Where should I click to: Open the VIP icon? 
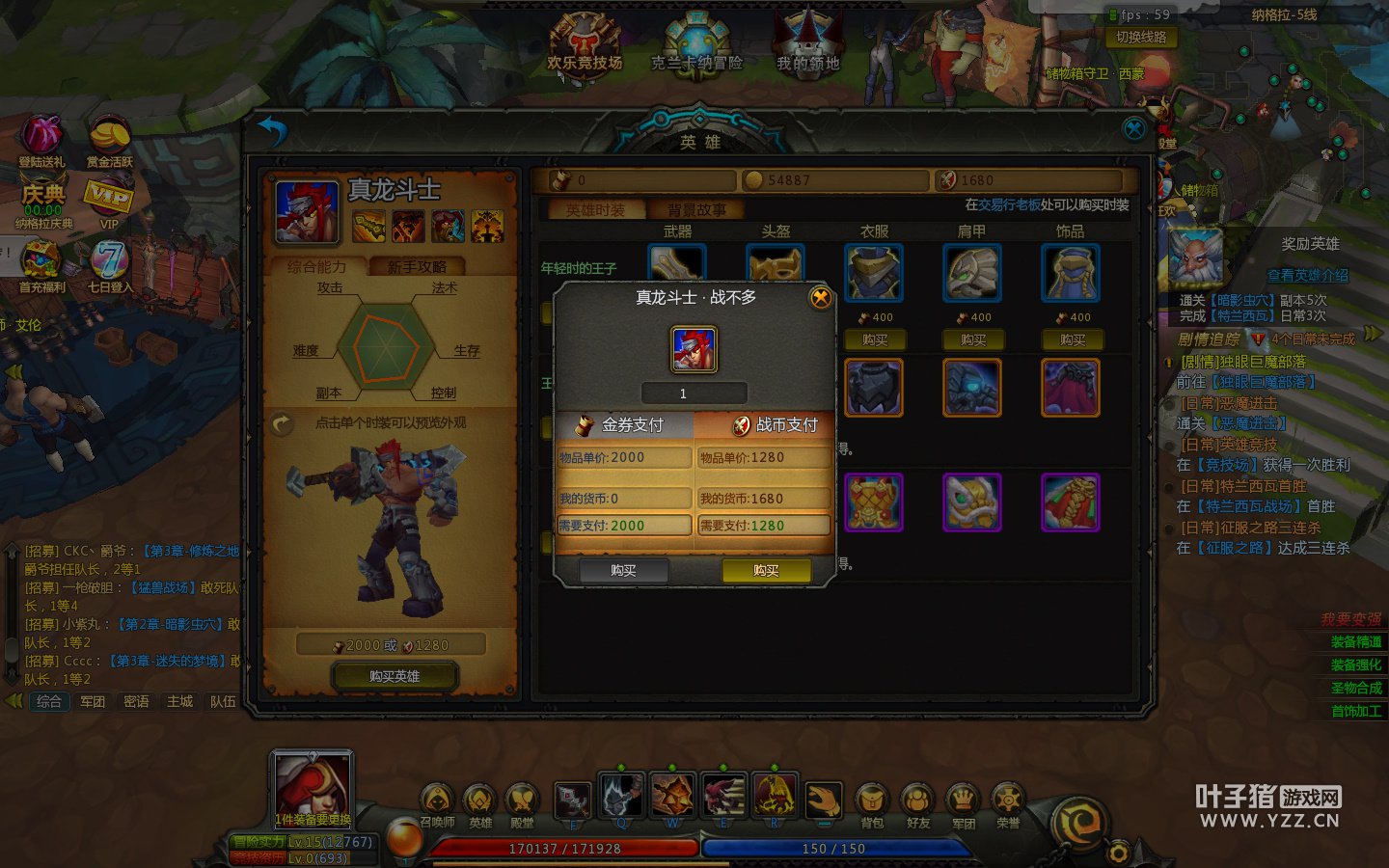coord(109,200)
